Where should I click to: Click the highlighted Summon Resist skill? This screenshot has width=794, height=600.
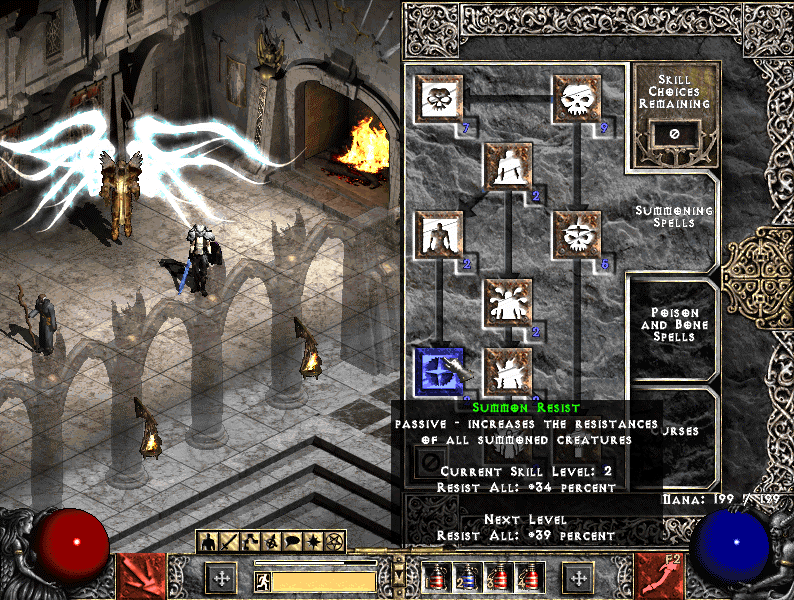tap(438, 371)
